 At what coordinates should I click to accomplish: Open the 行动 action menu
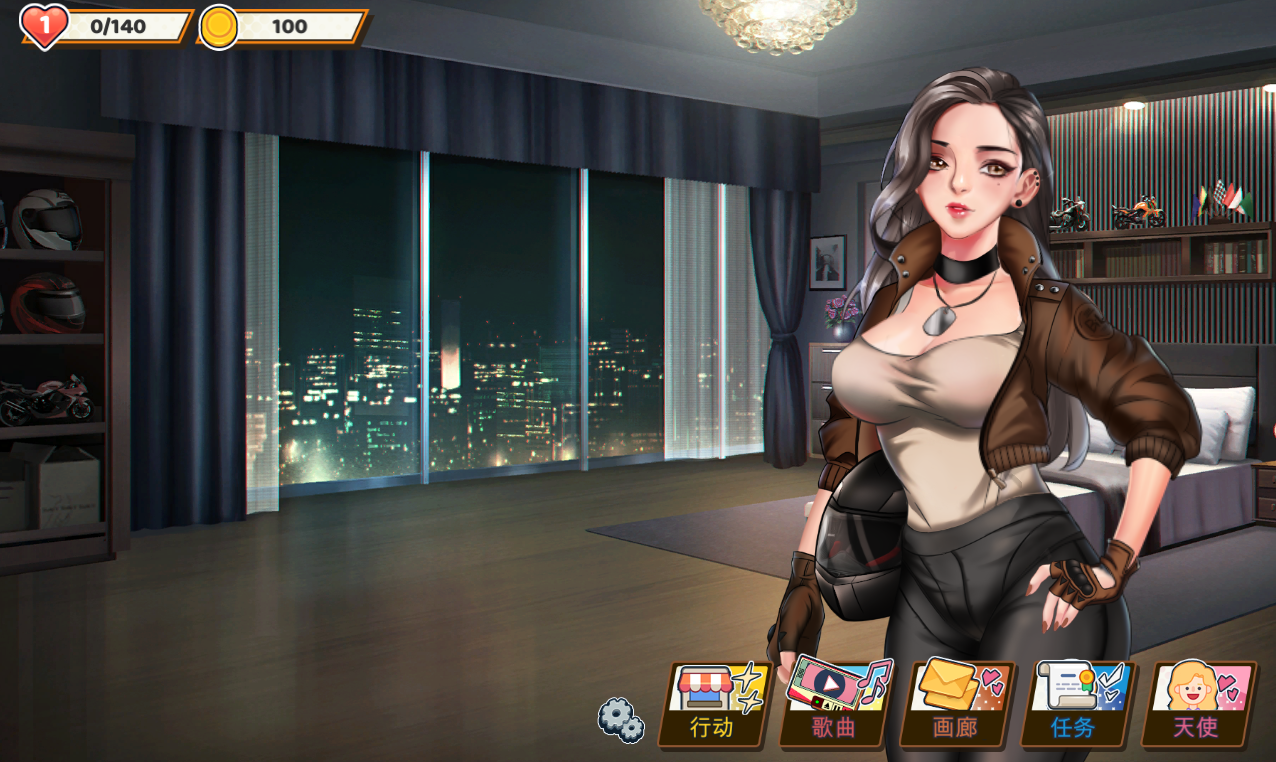click(x=714, y=704)
